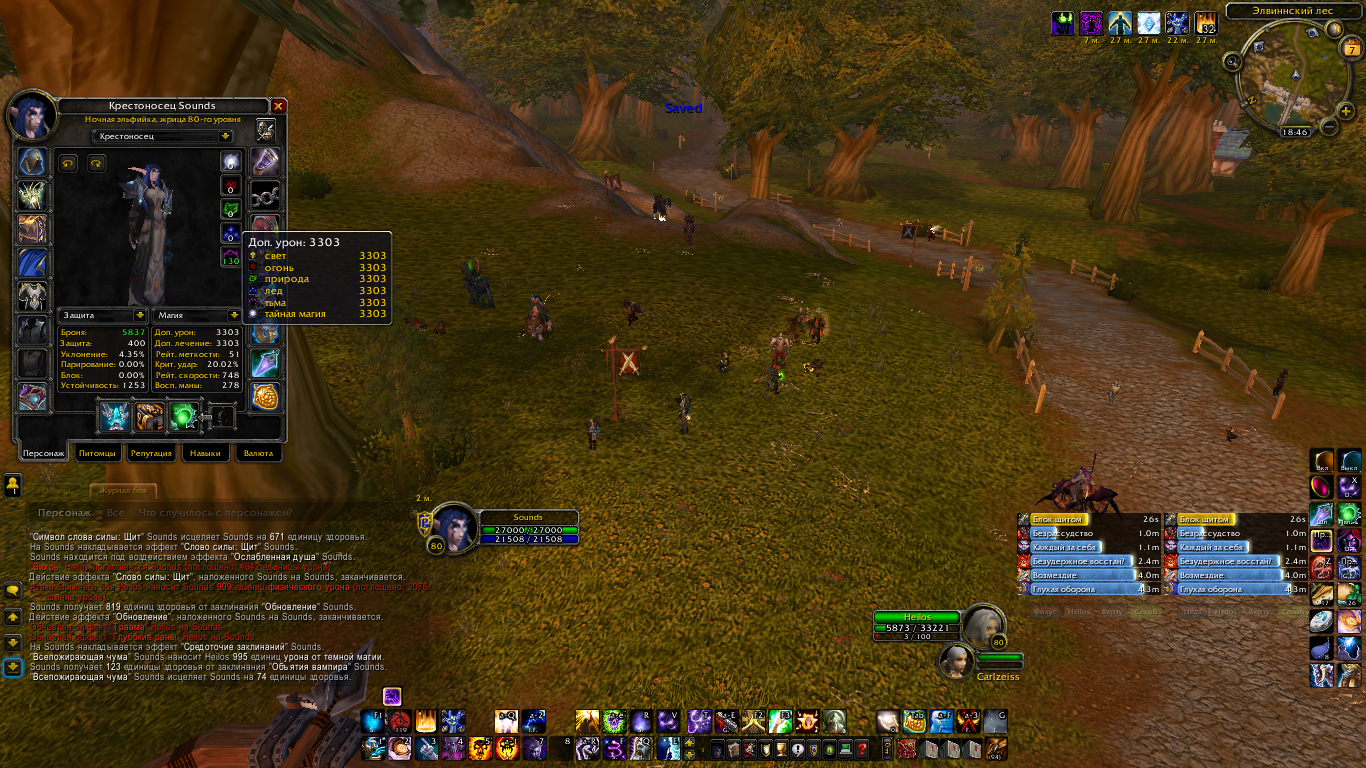This screenshot has width=1366, height=768.
Task: Rotate character model left
Action: [69, 163]
